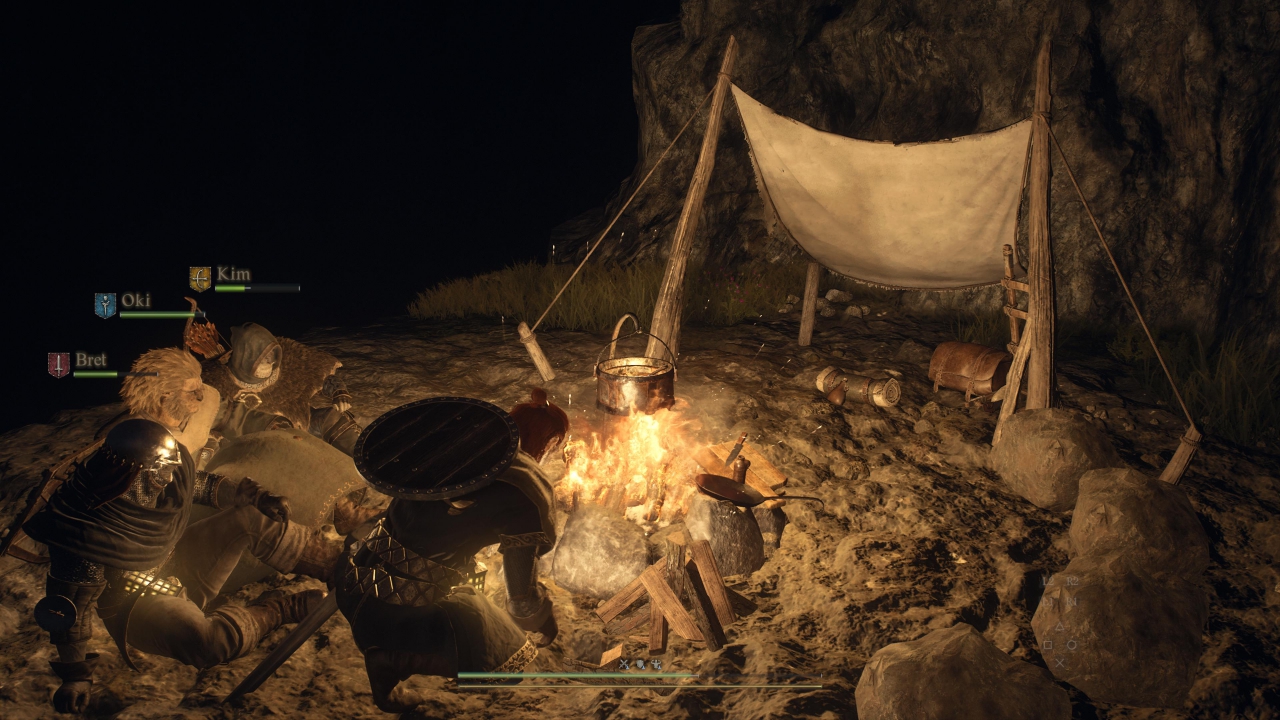Screen dimensions: 1280x720
Task: Check the shield defense buff icon
Action: pos(641,663)
